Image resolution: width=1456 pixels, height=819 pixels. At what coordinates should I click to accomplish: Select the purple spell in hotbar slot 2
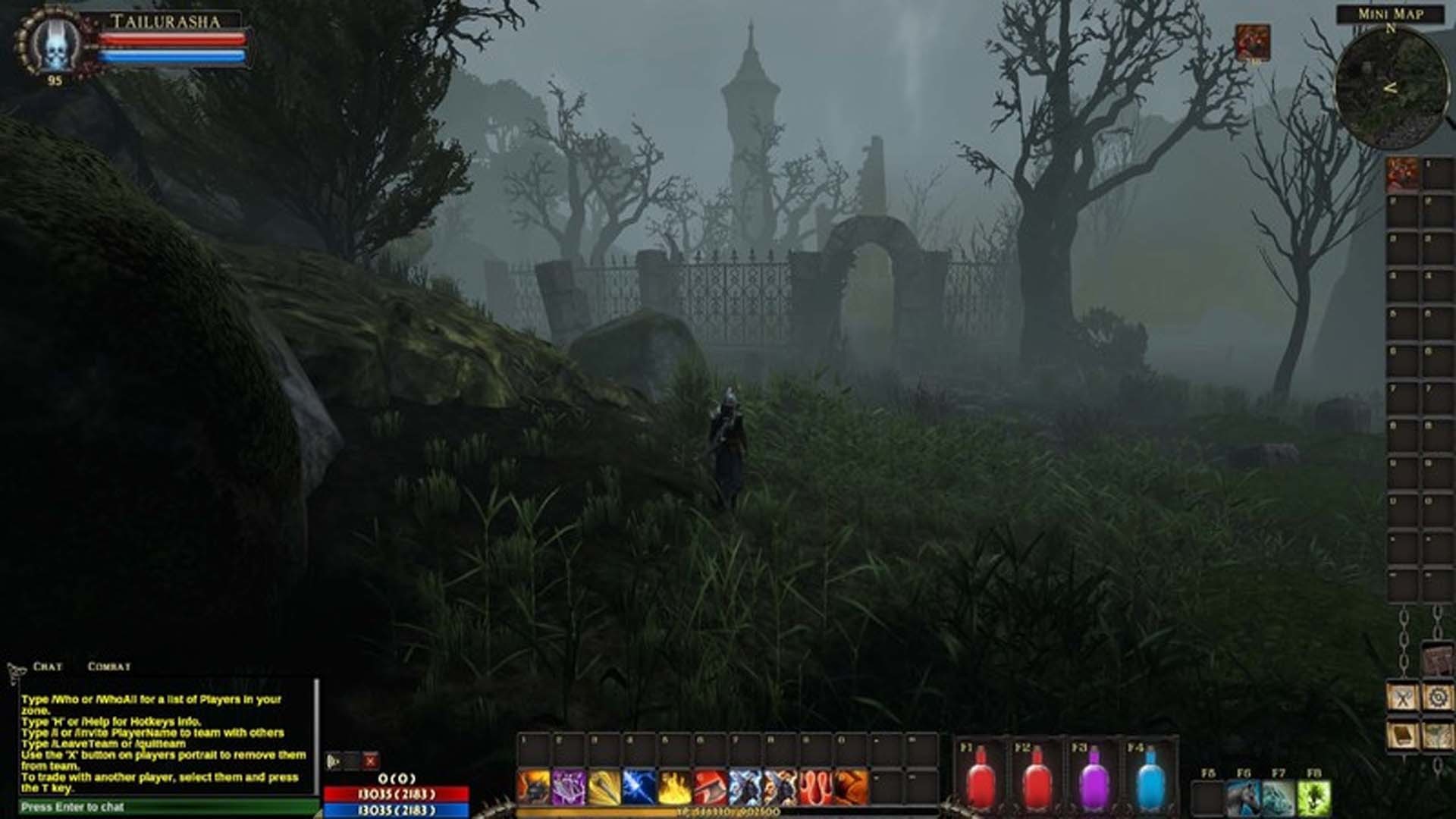[567, 783]
